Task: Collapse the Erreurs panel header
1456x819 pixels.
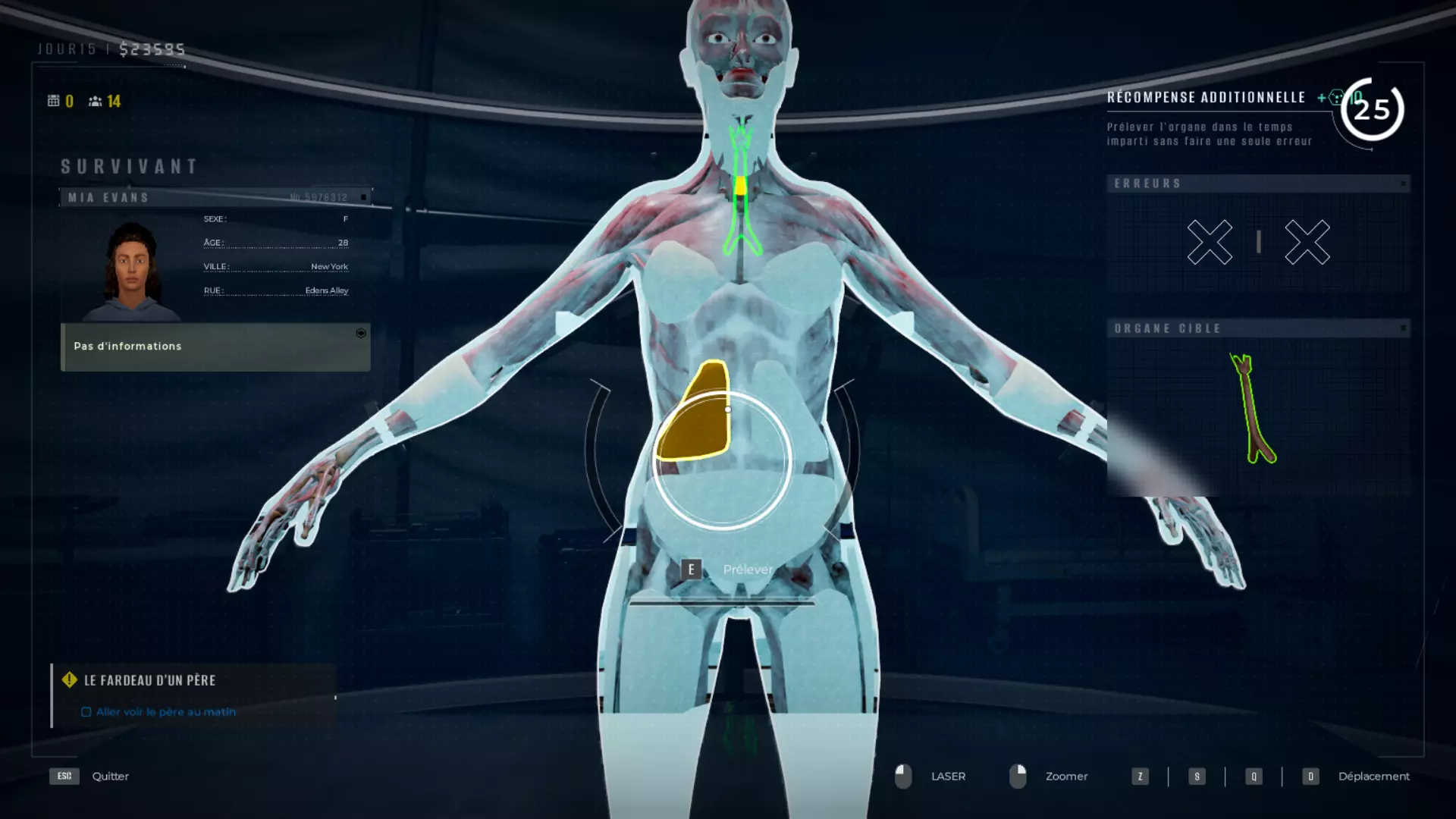Action: (x=1403, y=184)
